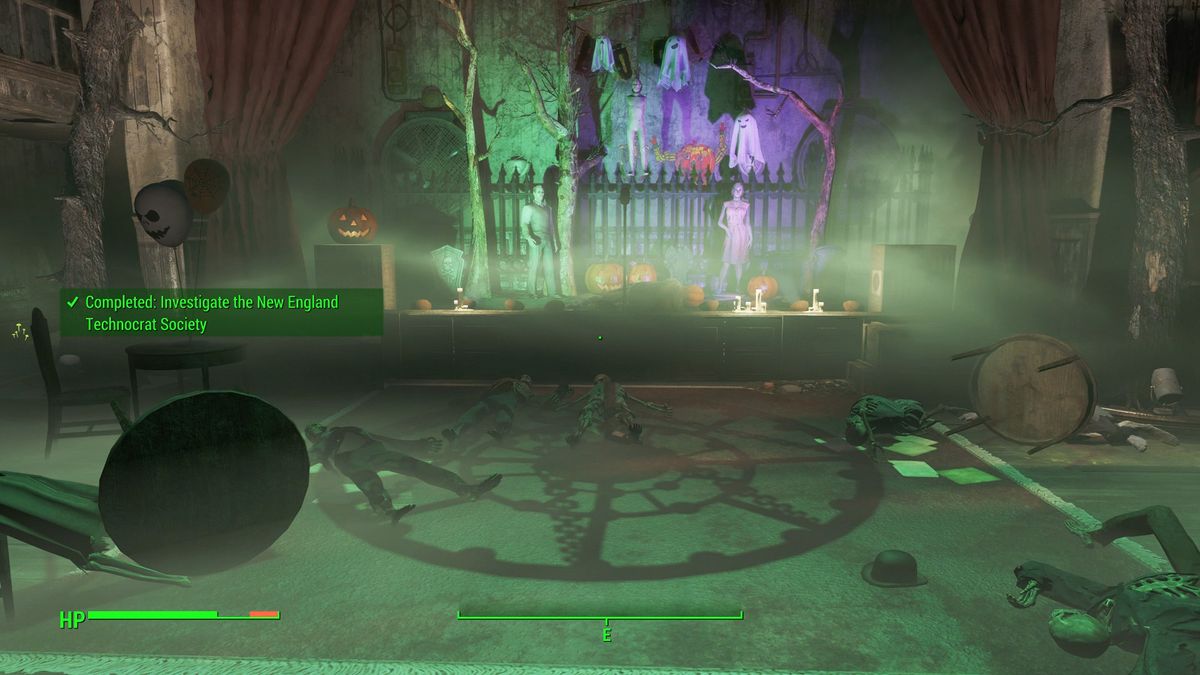
Task: Select the compass bar showing East
Action: [x=600, y=617]
